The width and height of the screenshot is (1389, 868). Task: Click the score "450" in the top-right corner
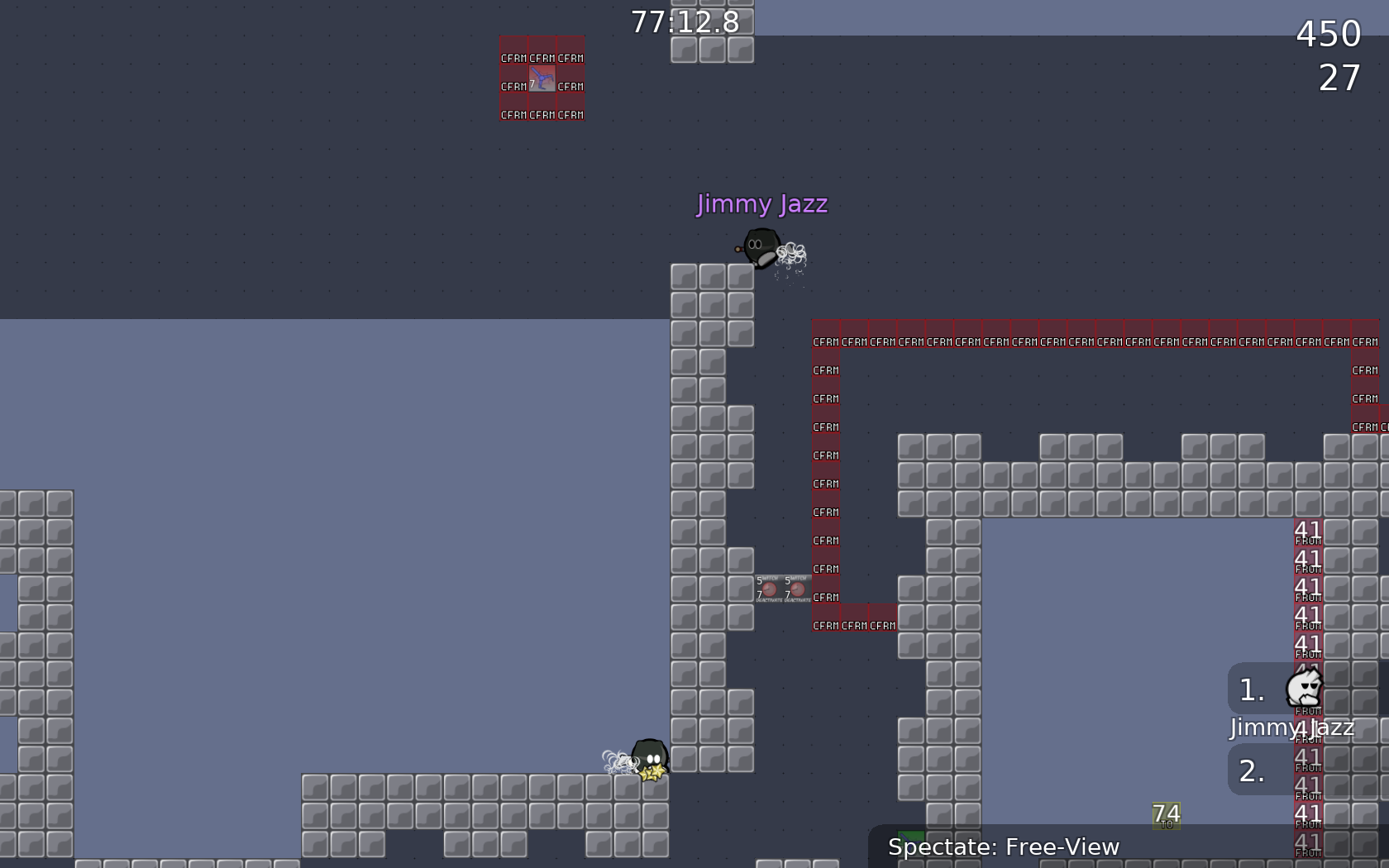(1329, 35)
